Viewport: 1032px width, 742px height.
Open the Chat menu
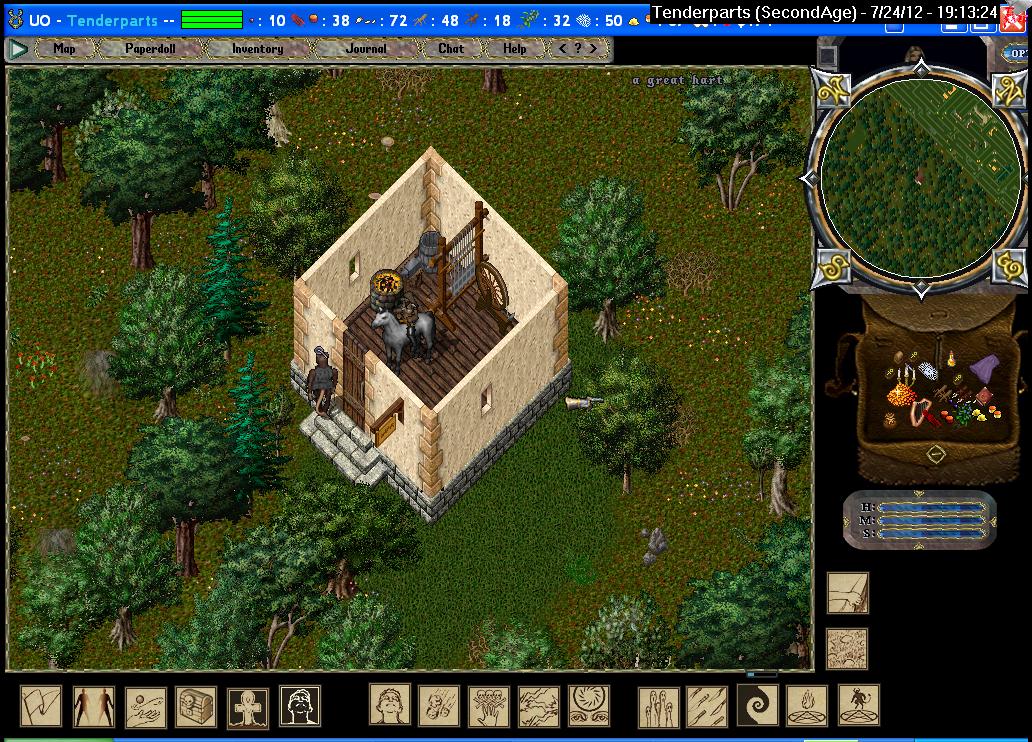[x=451, y=48]
